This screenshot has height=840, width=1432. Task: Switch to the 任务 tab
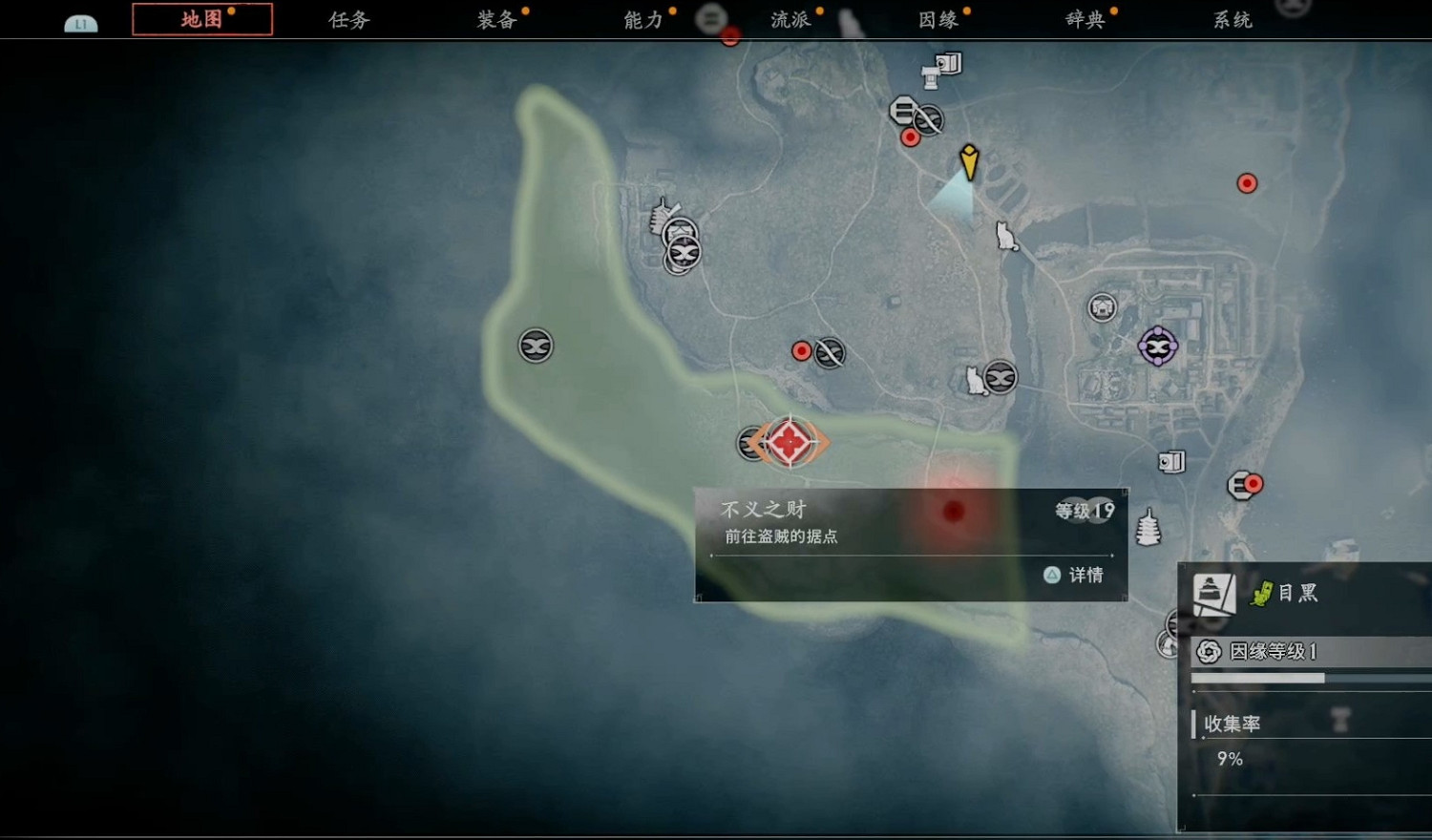(347, 19)
